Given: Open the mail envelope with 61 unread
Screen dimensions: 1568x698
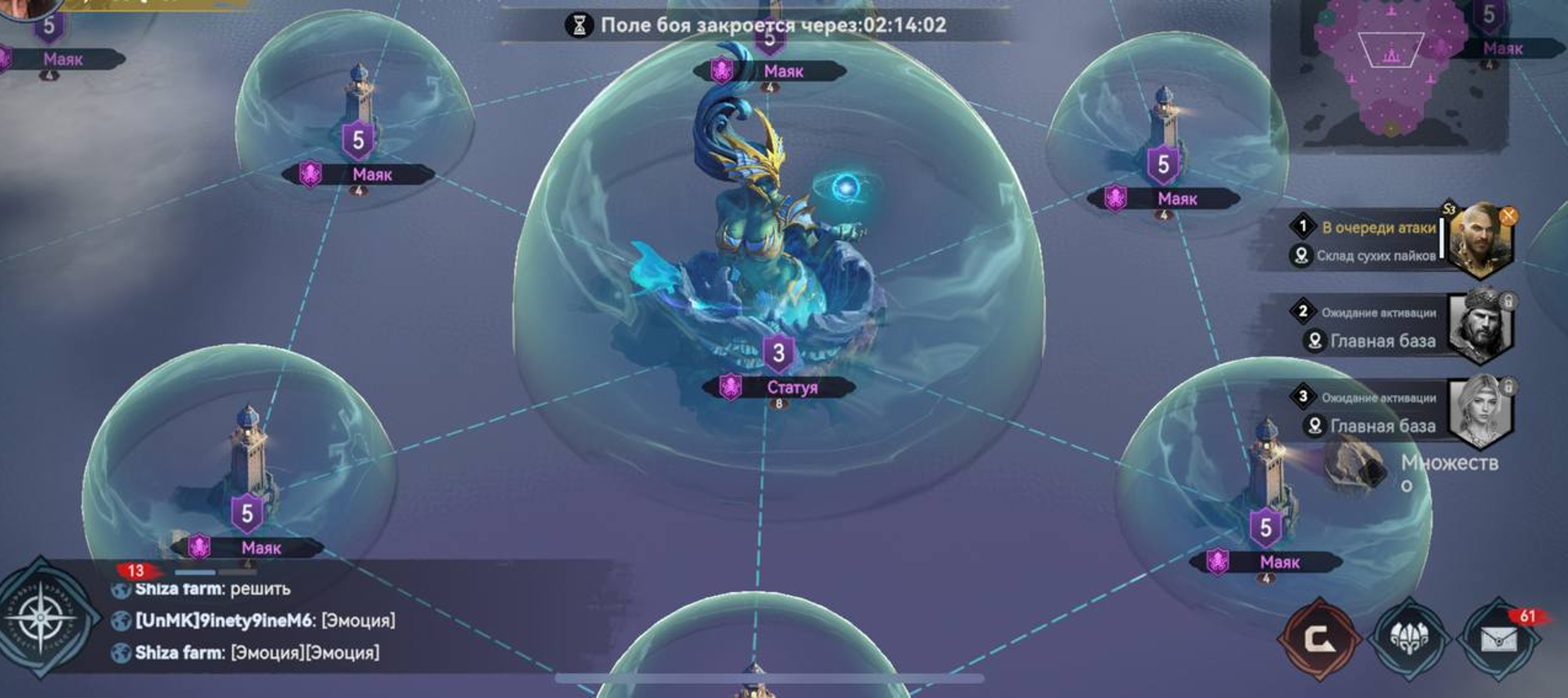Looking at the screenshot, I should pyautogui.click(x=1498, y=638).
